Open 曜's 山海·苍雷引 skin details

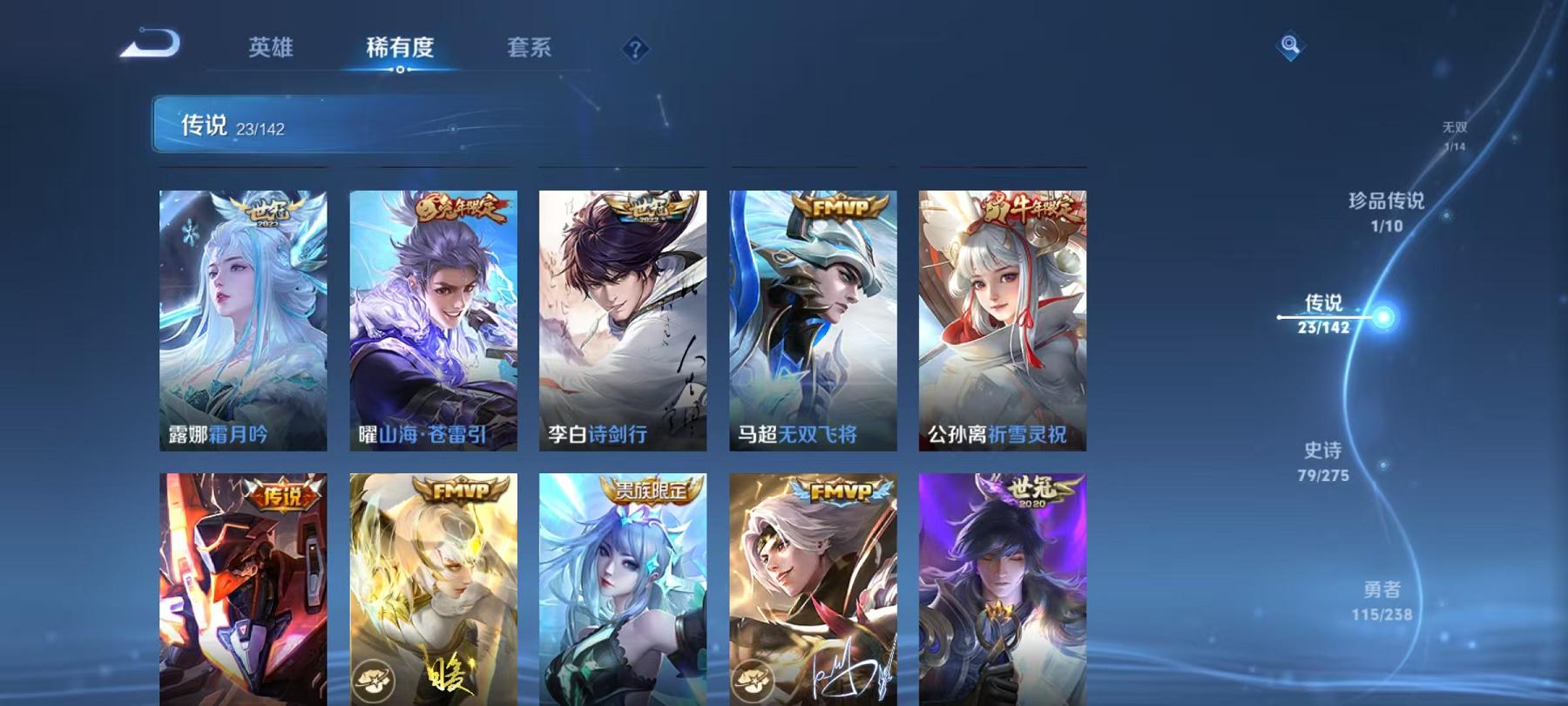[434, 314]
